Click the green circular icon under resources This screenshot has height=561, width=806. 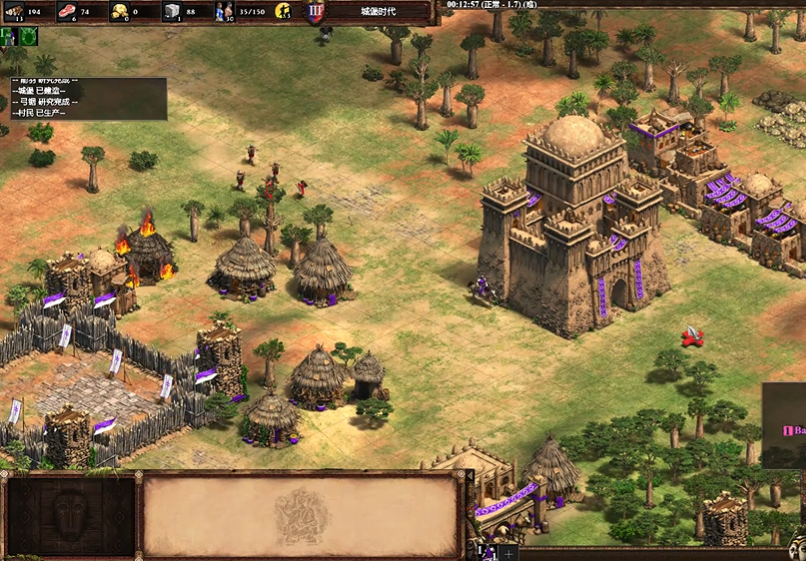click(x=29, y=36)
